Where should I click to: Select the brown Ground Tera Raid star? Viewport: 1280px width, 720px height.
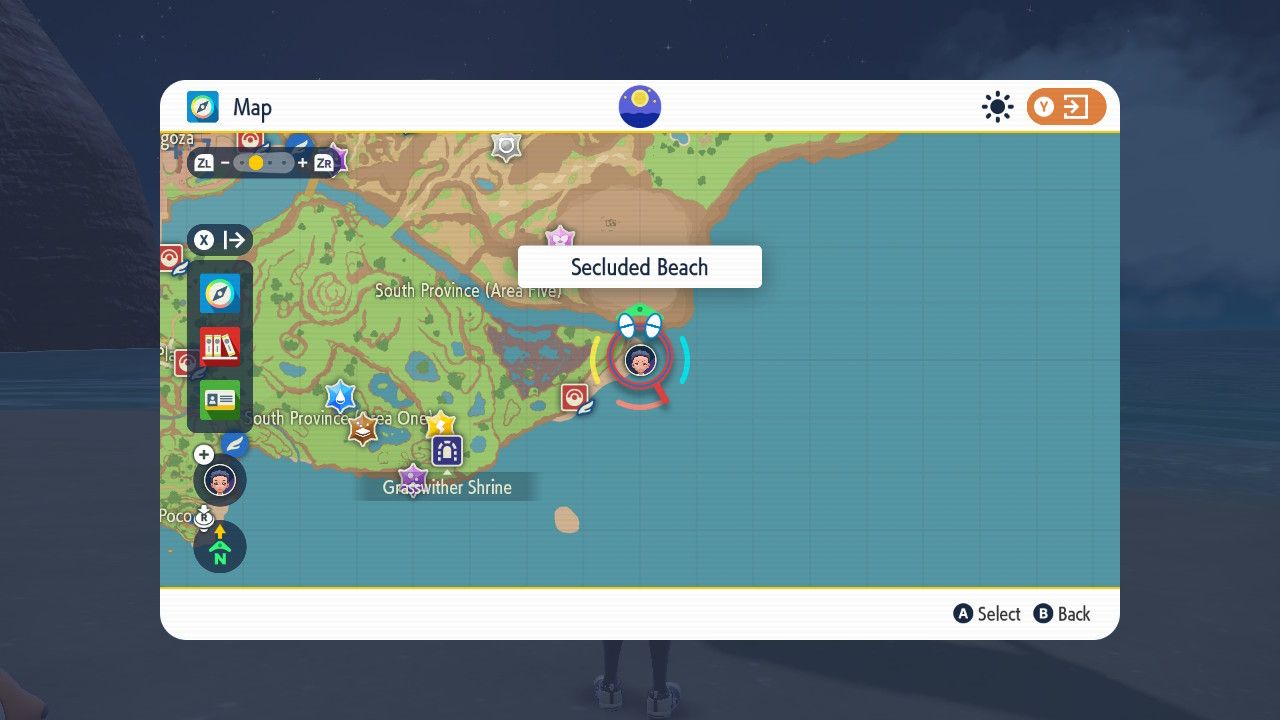362,432
